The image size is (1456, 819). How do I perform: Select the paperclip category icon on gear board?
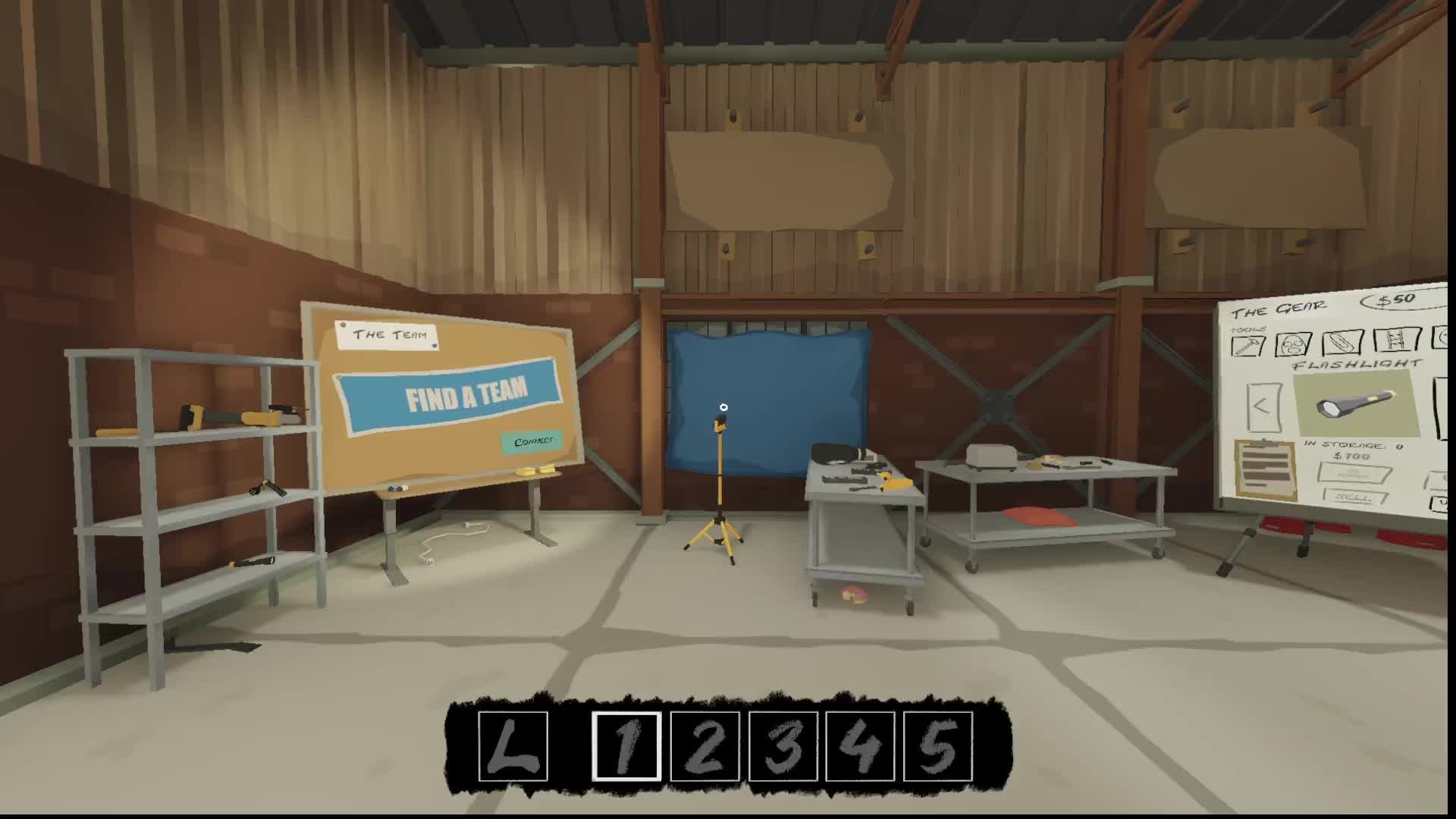(1342, 343)
